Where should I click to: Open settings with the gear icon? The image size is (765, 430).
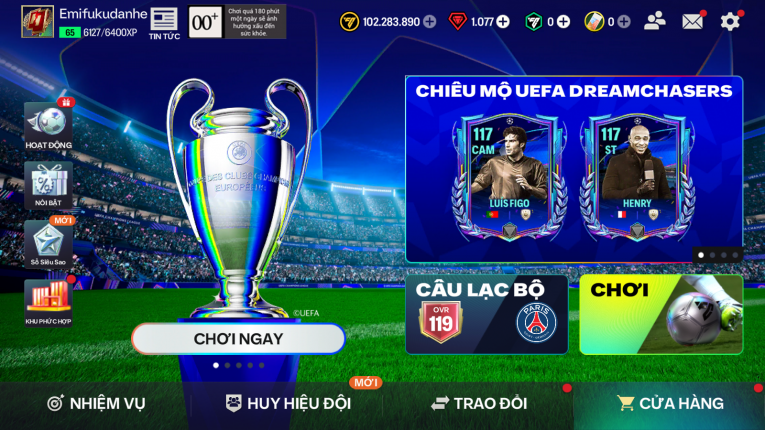click(x=731, y=21)
